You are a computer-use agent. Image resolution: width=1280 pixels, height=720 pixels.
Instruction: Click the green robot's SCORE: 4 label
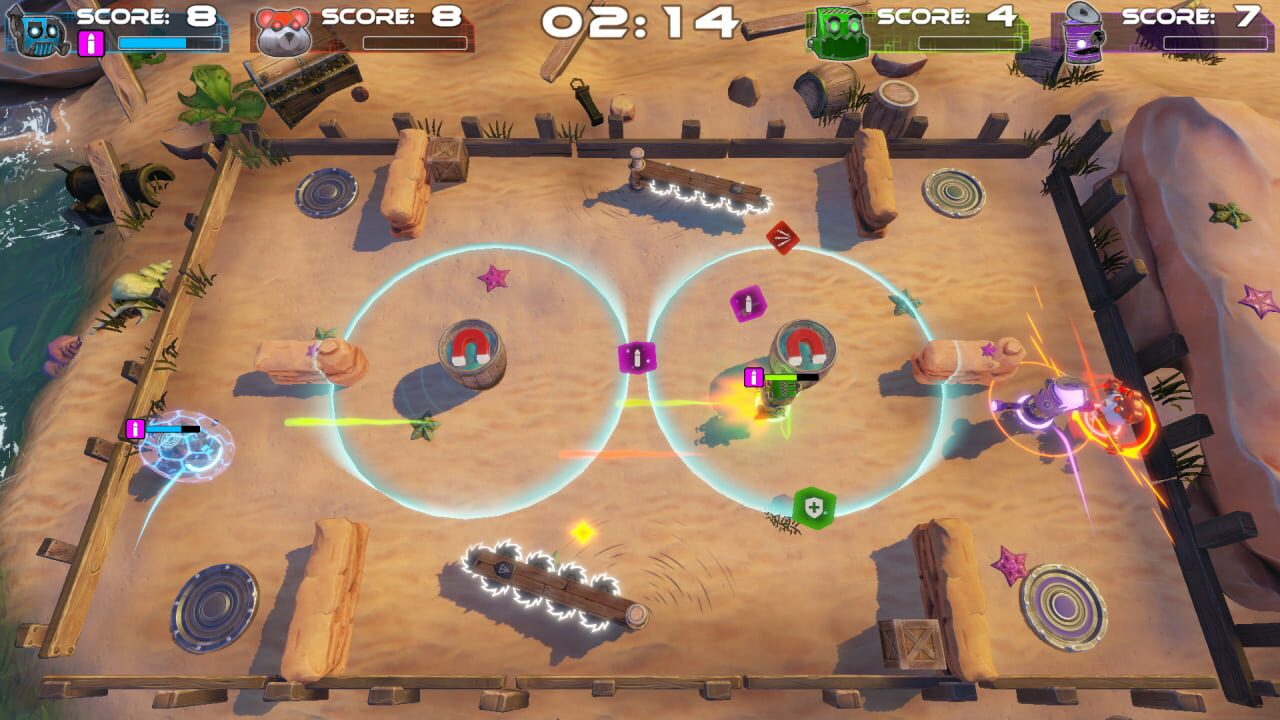coord(934,18)
